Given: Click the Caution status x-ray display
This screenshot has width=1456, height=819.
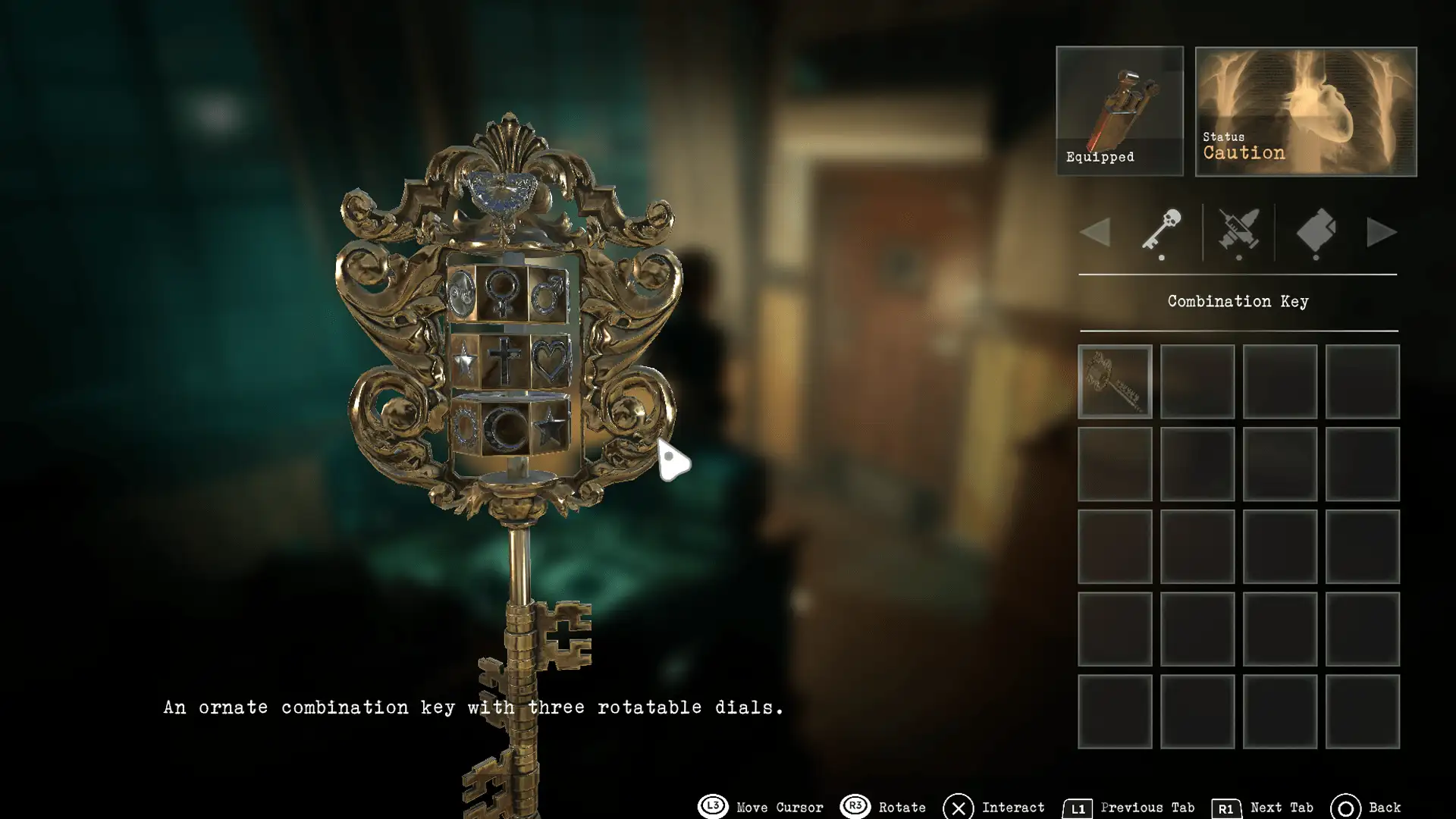Looking at the screenshot, I should (x=1304, y=110).
